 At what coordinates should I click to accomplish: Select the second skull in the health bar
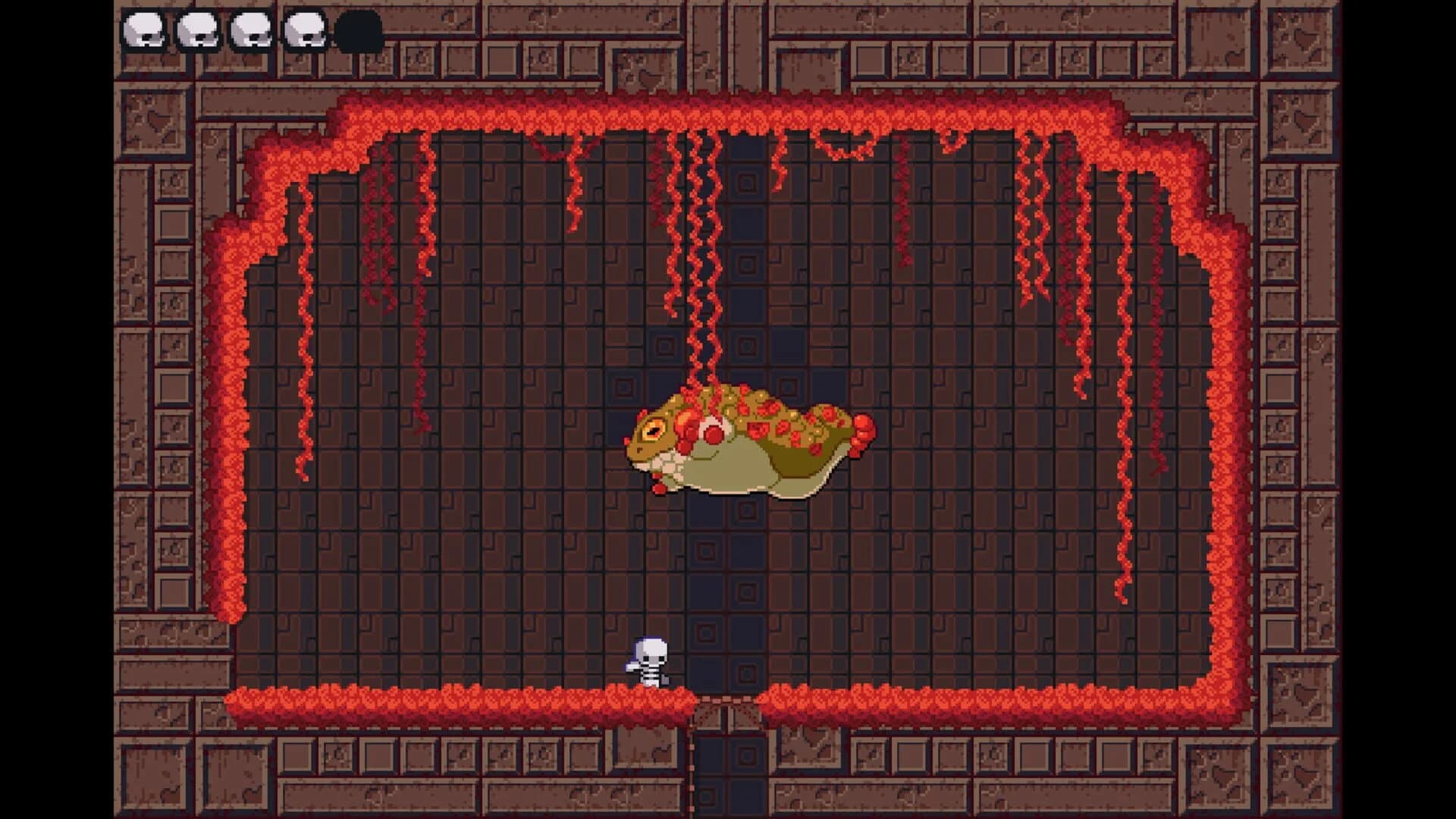point(199,29)
